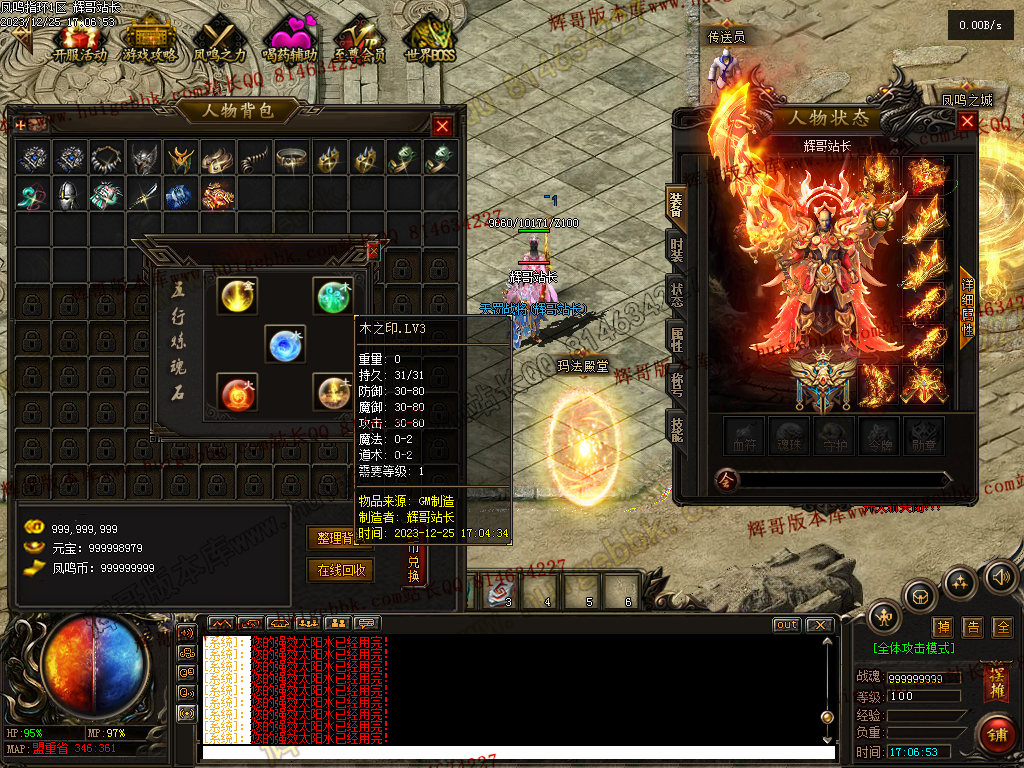Viewport: 1024px width, 768px height.
Task: Select the blue water orb in 五行炼魂石
Action: click(x=285, y=344)
